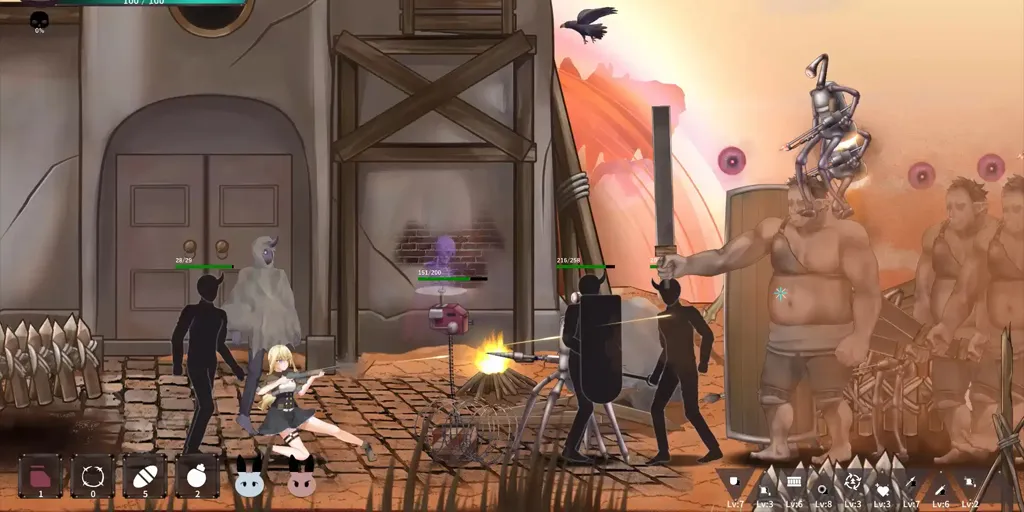Select the purple jar item slot
Image resolution: width=1024 pixels, height=512 pixels.
click(x=40, y=475)
